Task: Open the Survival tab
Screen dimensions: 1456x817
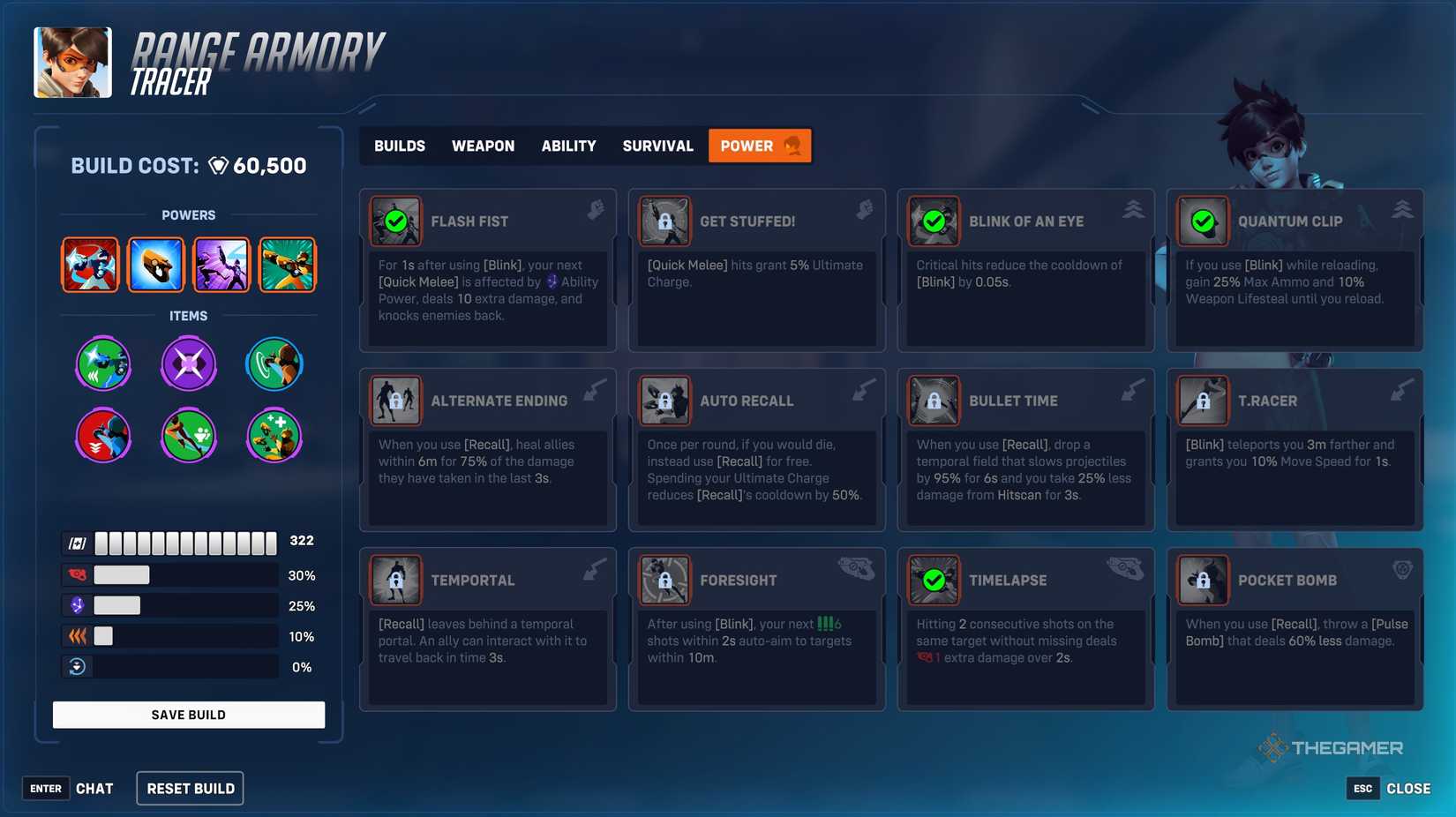Action: click(657, 146)
